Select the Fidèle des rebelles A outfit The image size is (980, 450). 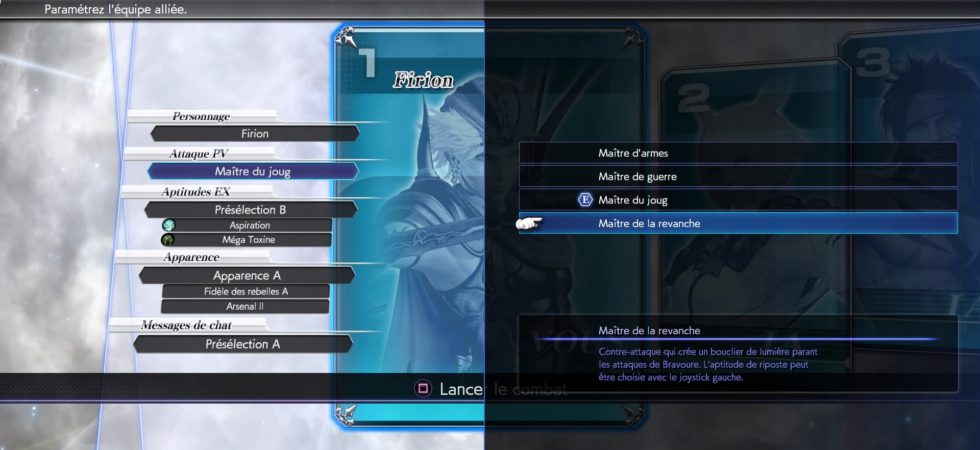pyautogui.click(x=246, y=291)
